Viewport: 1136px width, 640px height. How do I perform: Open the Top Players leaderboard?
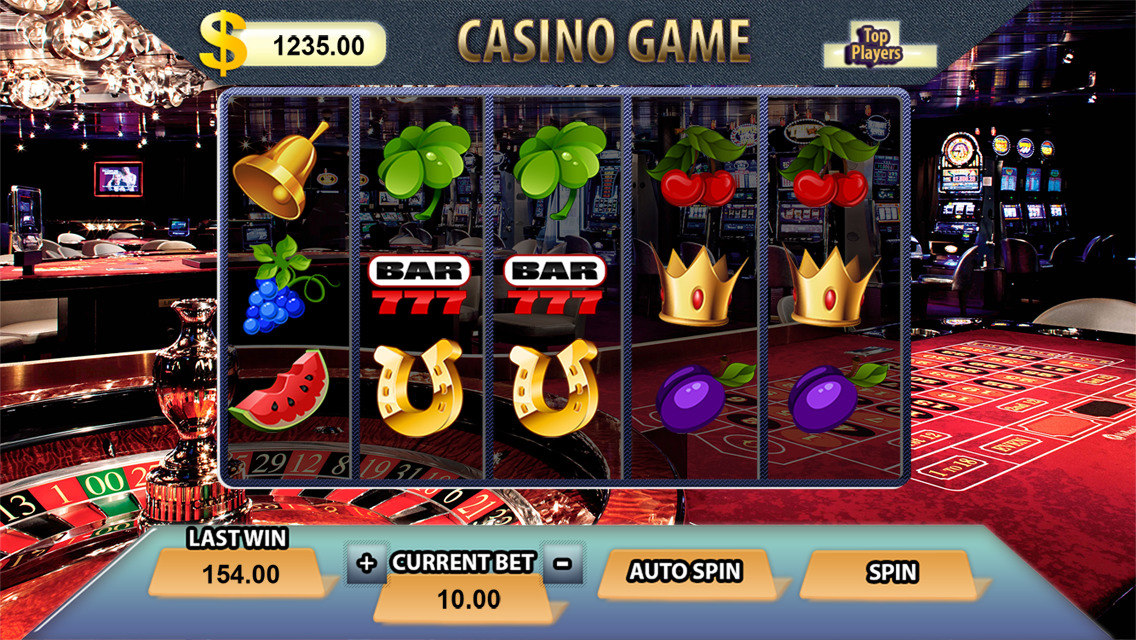click(876, 46)
